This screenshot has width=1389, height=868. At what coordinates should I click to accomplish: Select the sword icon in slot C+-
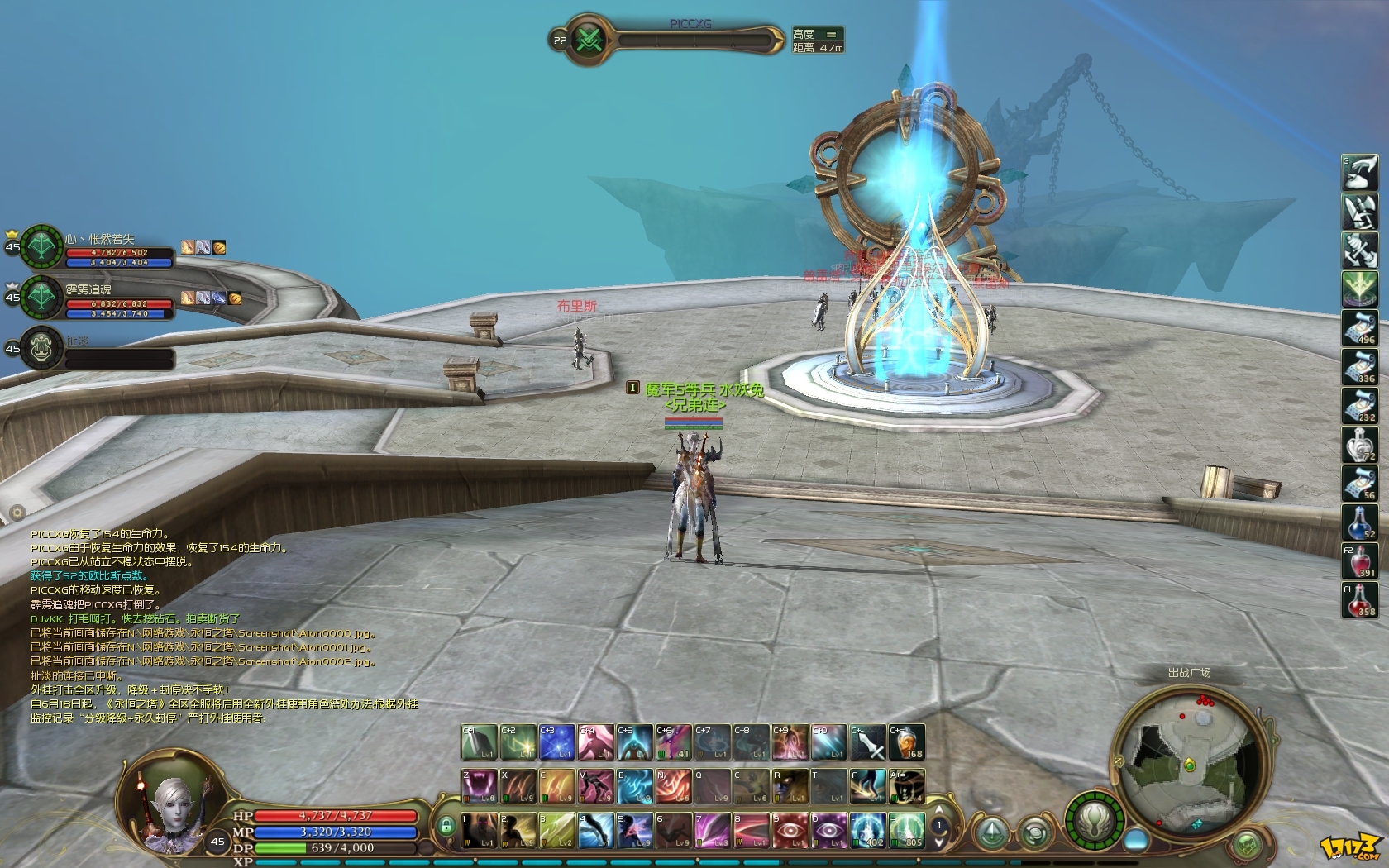tap(869, 741)
